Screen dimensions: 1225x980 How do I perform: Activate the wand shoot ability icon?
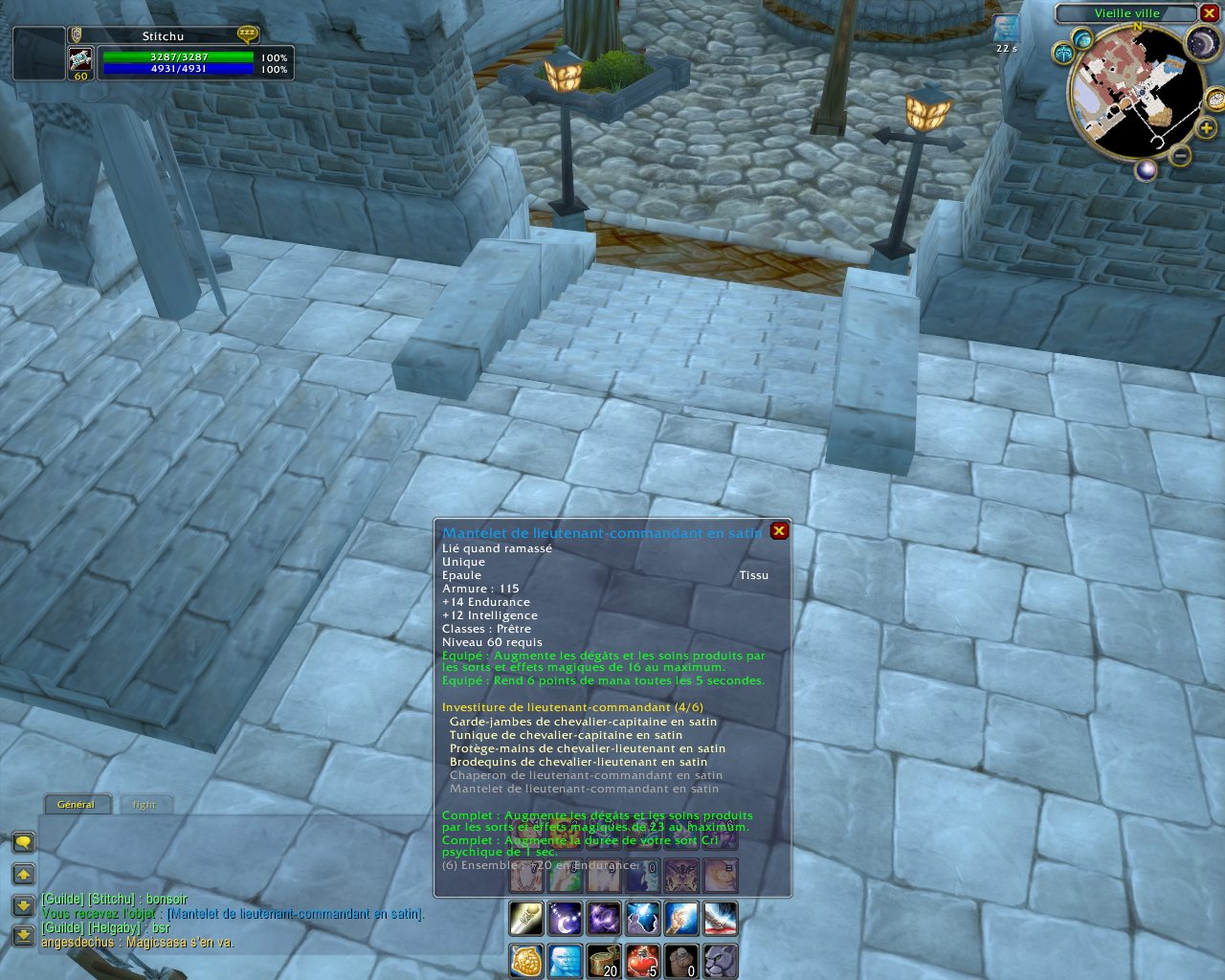pyautogui.click(x=525, y=919)
